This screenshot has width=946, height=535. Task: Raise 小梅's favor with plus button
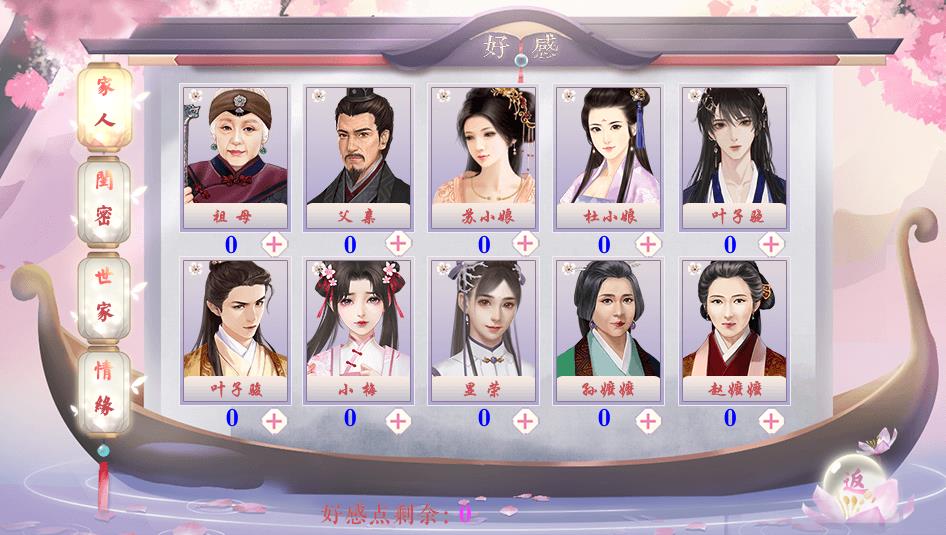coord(398,420)
